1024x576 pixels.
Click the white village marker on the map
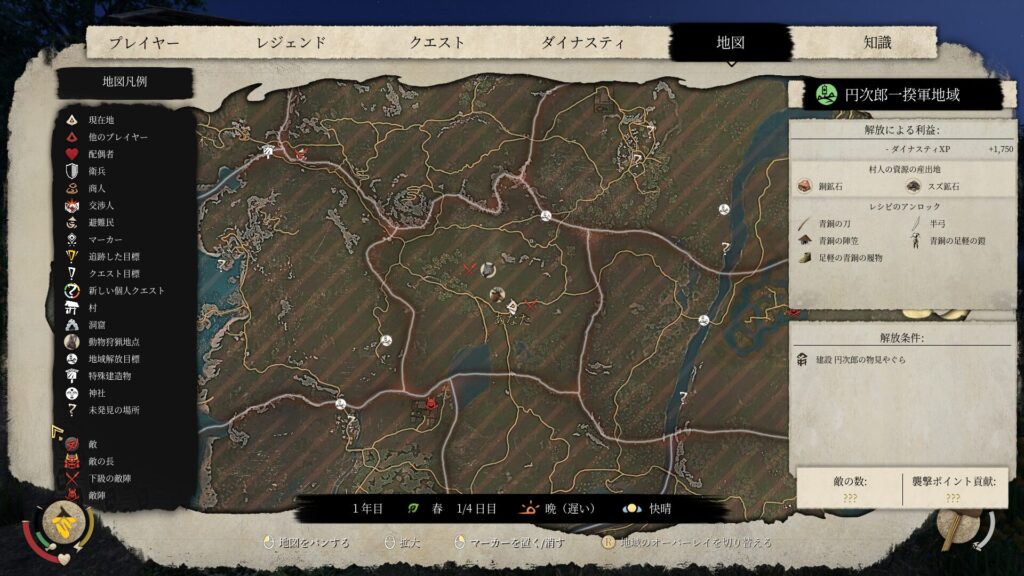(x=268, y=151)
